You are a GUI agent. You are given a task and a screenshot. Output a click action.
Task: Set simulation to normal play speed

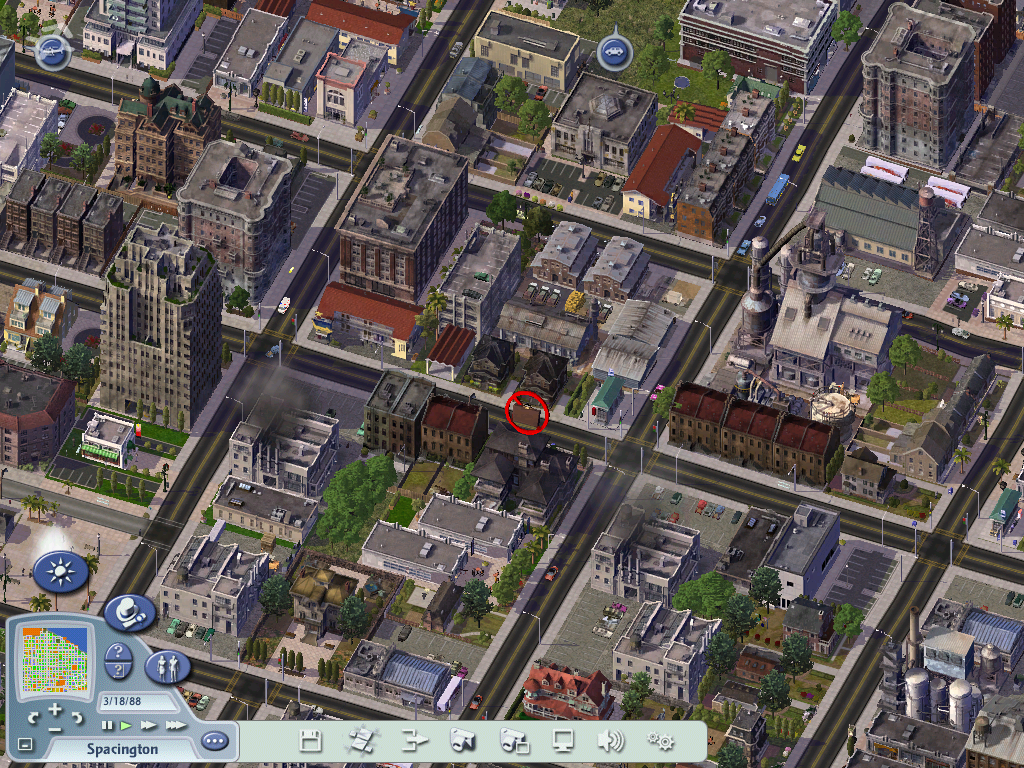tap(126, 725)
